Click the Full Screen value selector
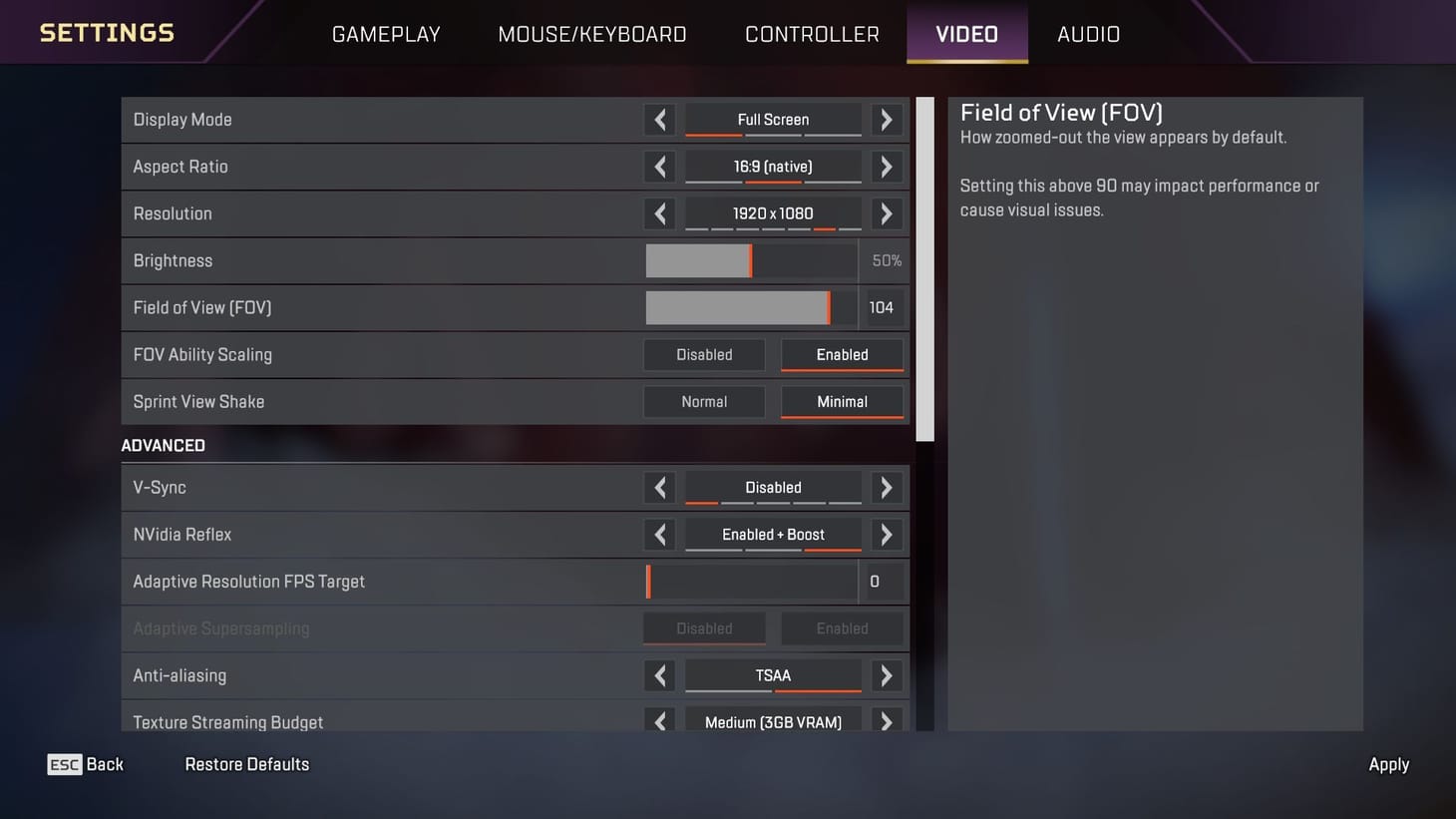 pyautogui.click(x=773, y=119)
